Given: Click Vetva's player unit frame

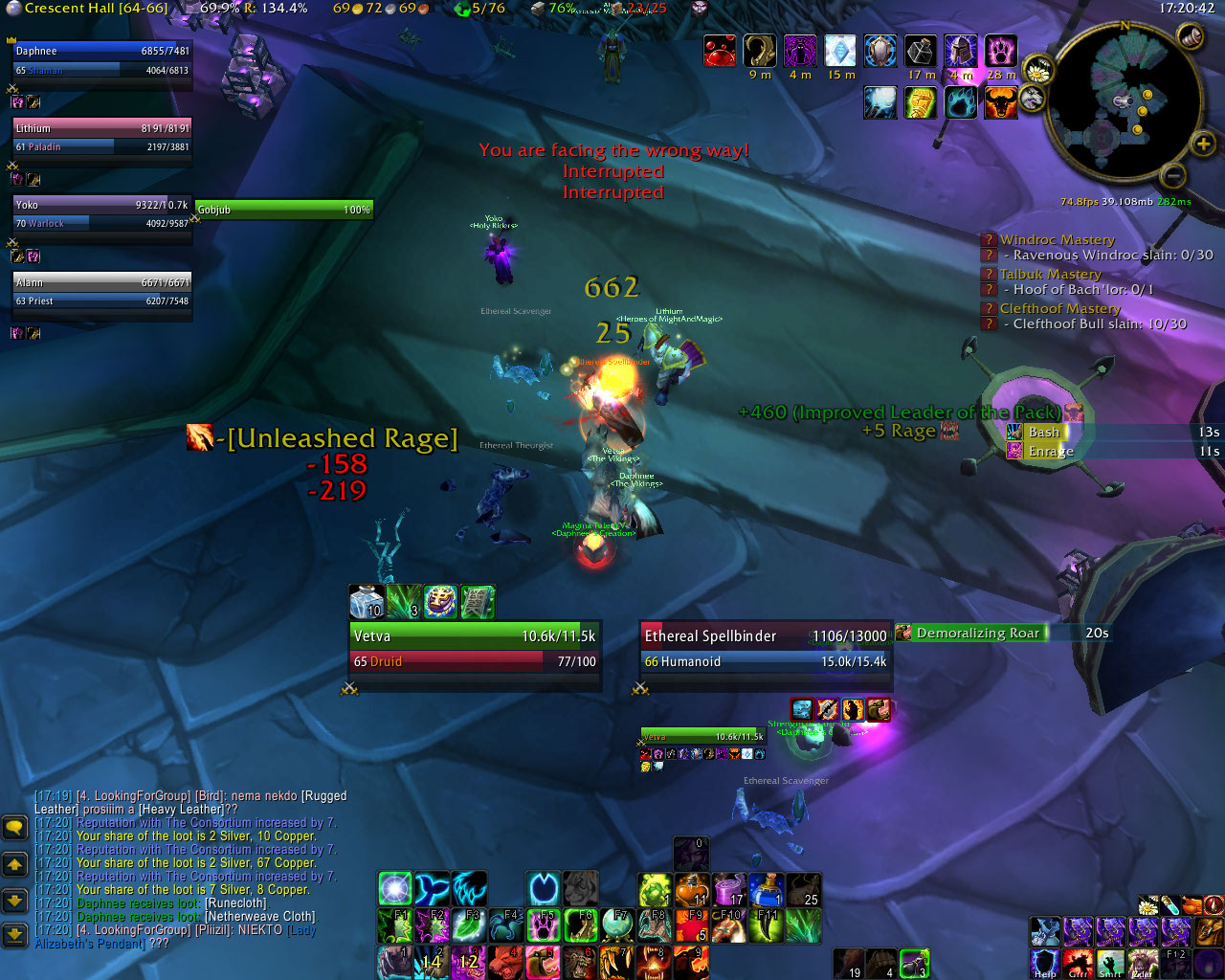Looking at the screenshot, I should tap(475, 648).
